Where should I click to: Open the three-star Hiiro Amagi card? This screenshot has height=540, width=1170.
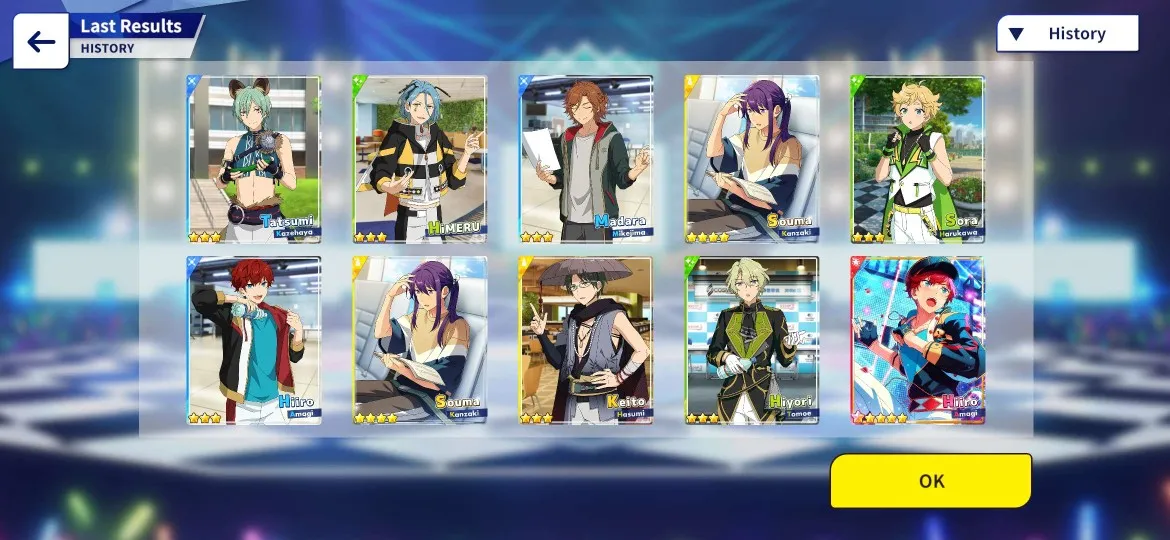click(x=254, y=340)
